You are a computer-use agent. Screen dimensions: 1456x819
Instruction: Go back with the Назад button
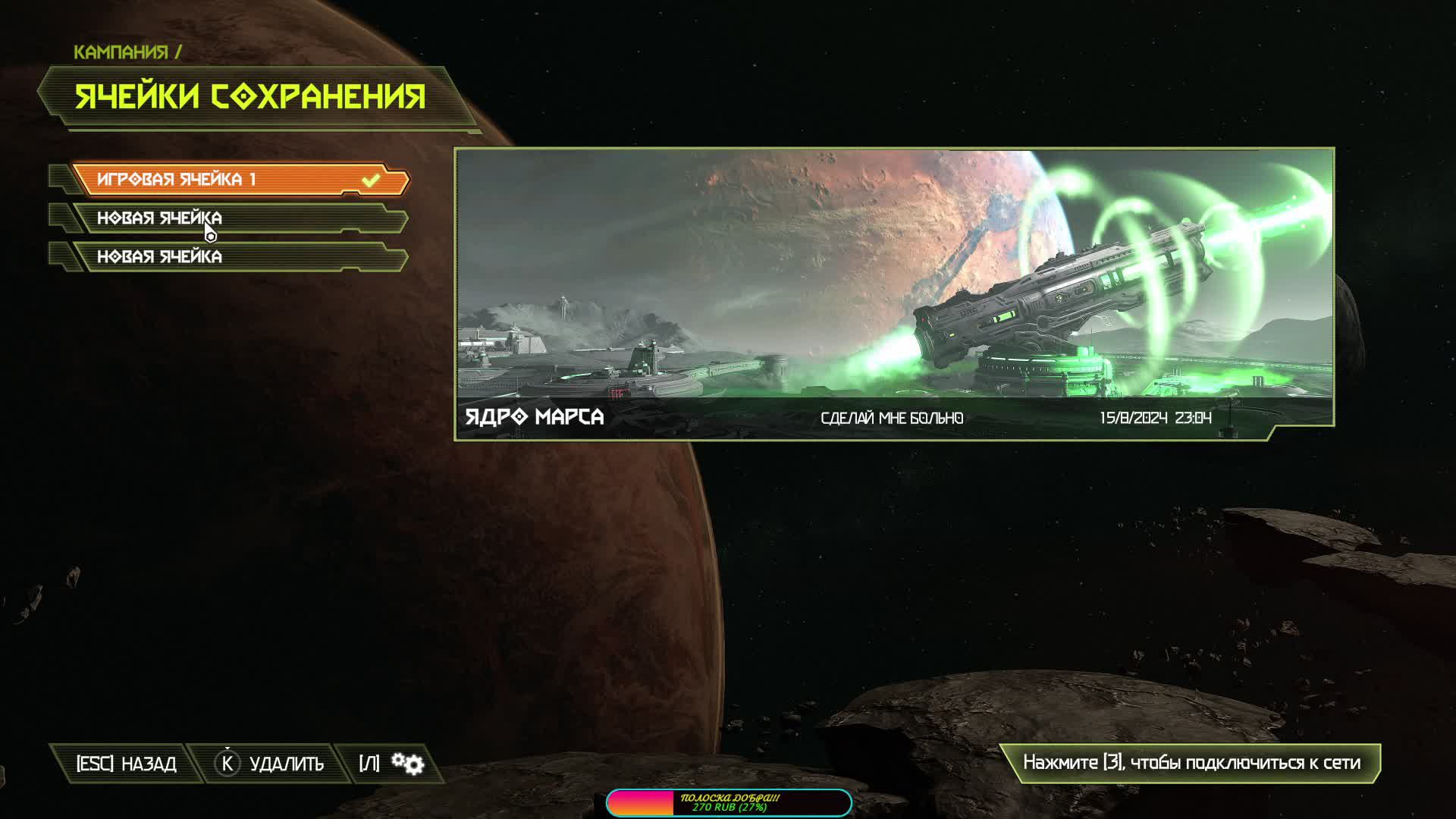[x=126, y=764]
